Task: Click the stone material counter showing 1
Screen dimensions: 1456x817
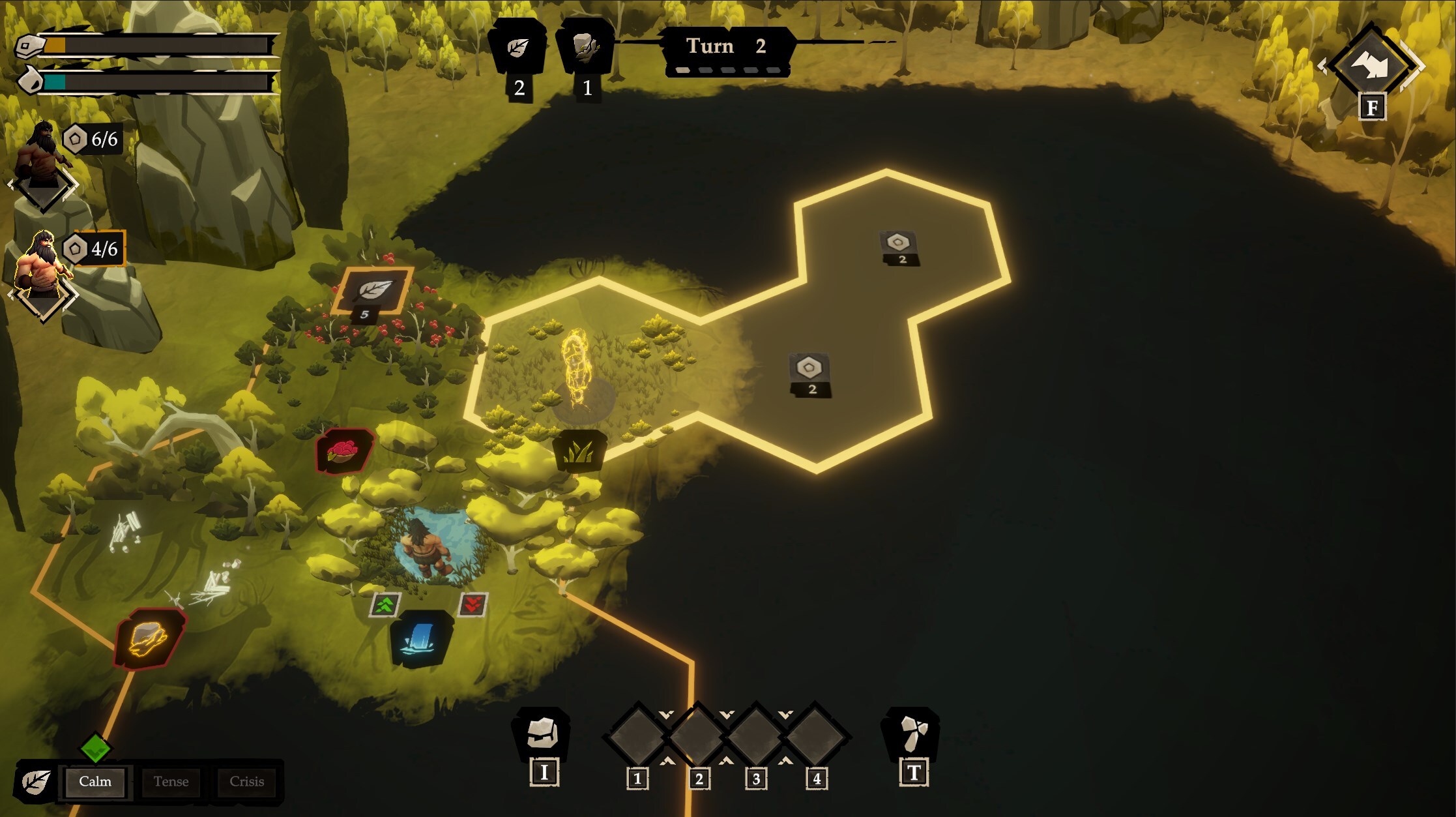Action: (x=585, y=47)
